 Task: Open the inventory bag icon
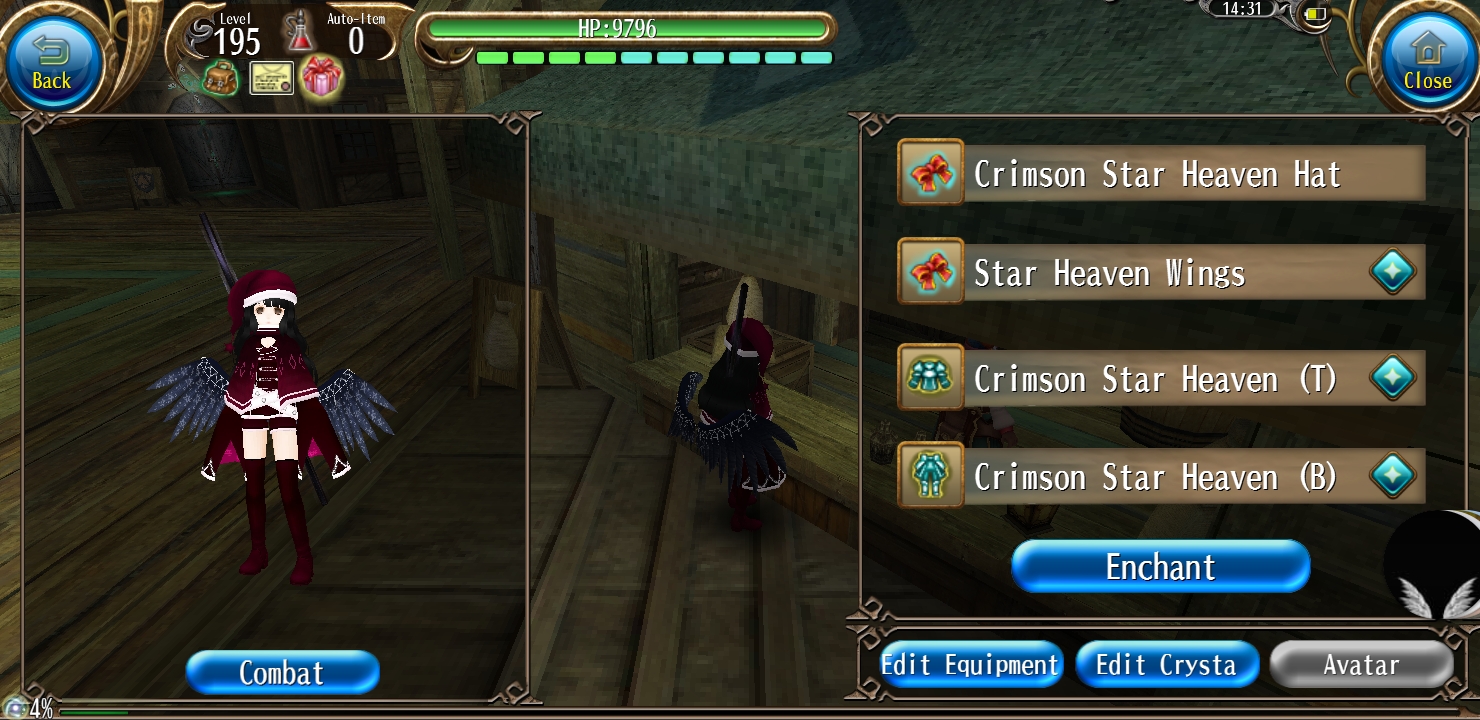click(219, 77)
